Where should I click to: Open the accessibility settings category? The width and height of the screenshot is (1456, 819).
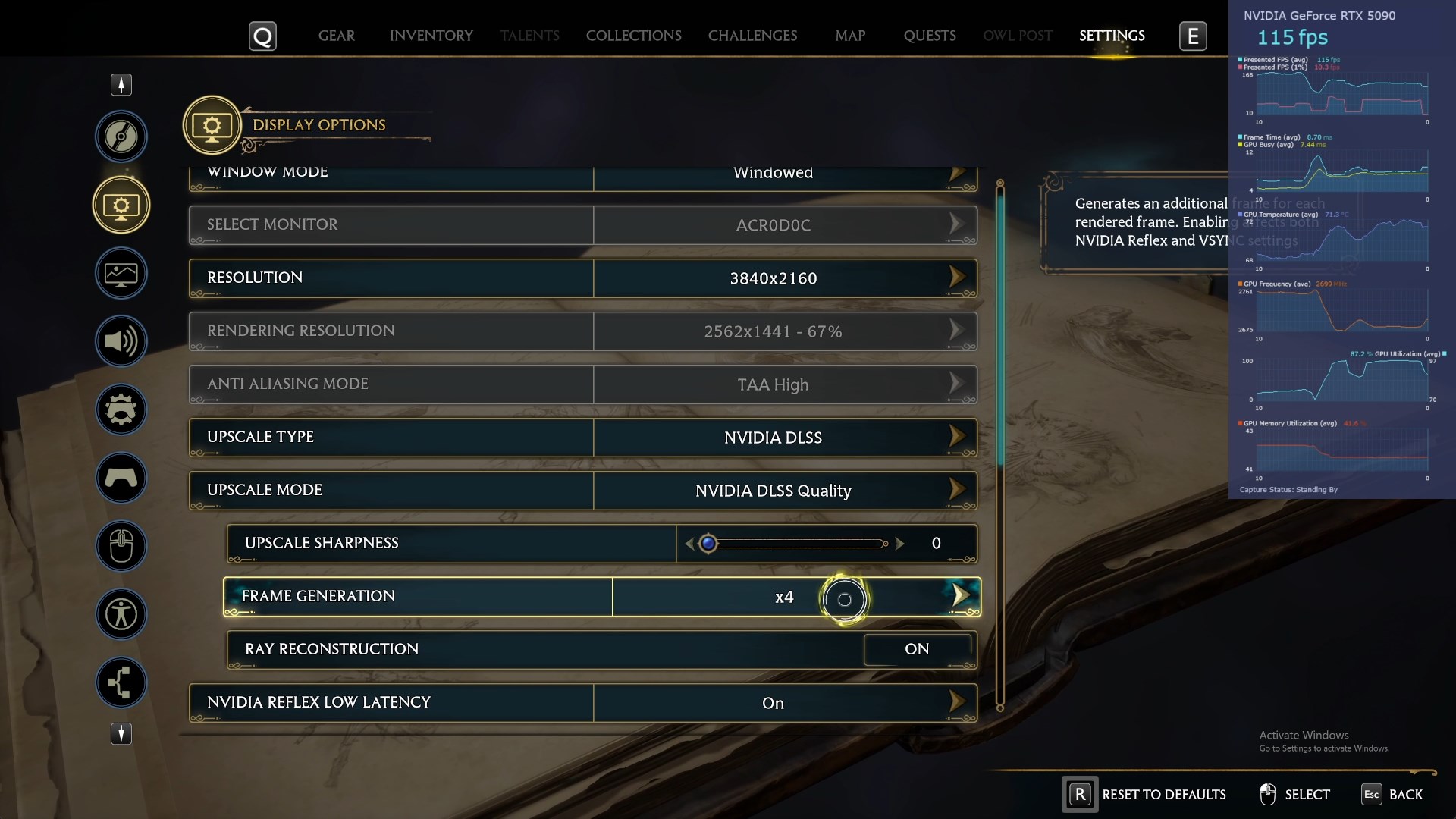point(121,614)
